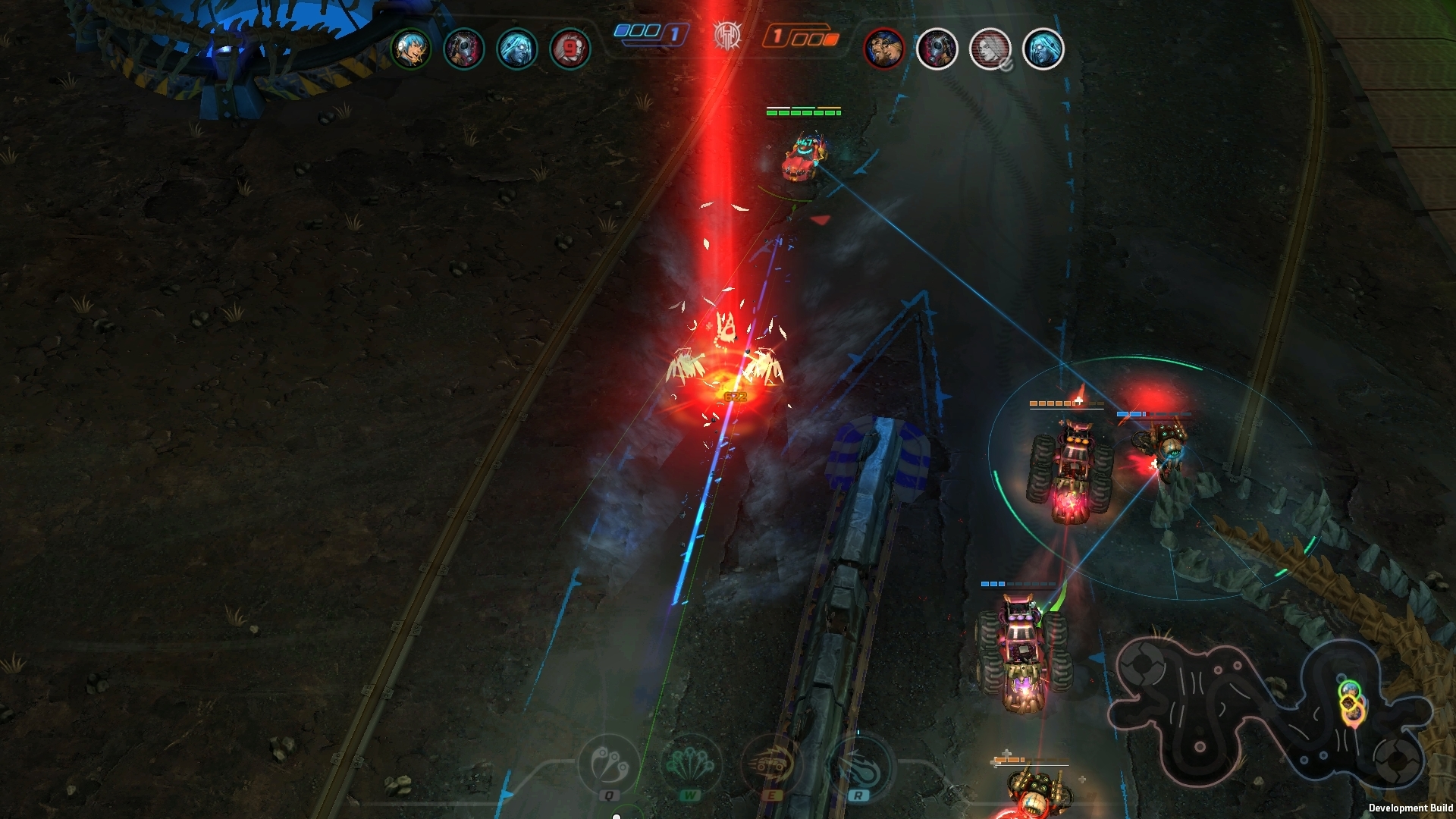Use the blue fireball R ultimate

[858, 763]
